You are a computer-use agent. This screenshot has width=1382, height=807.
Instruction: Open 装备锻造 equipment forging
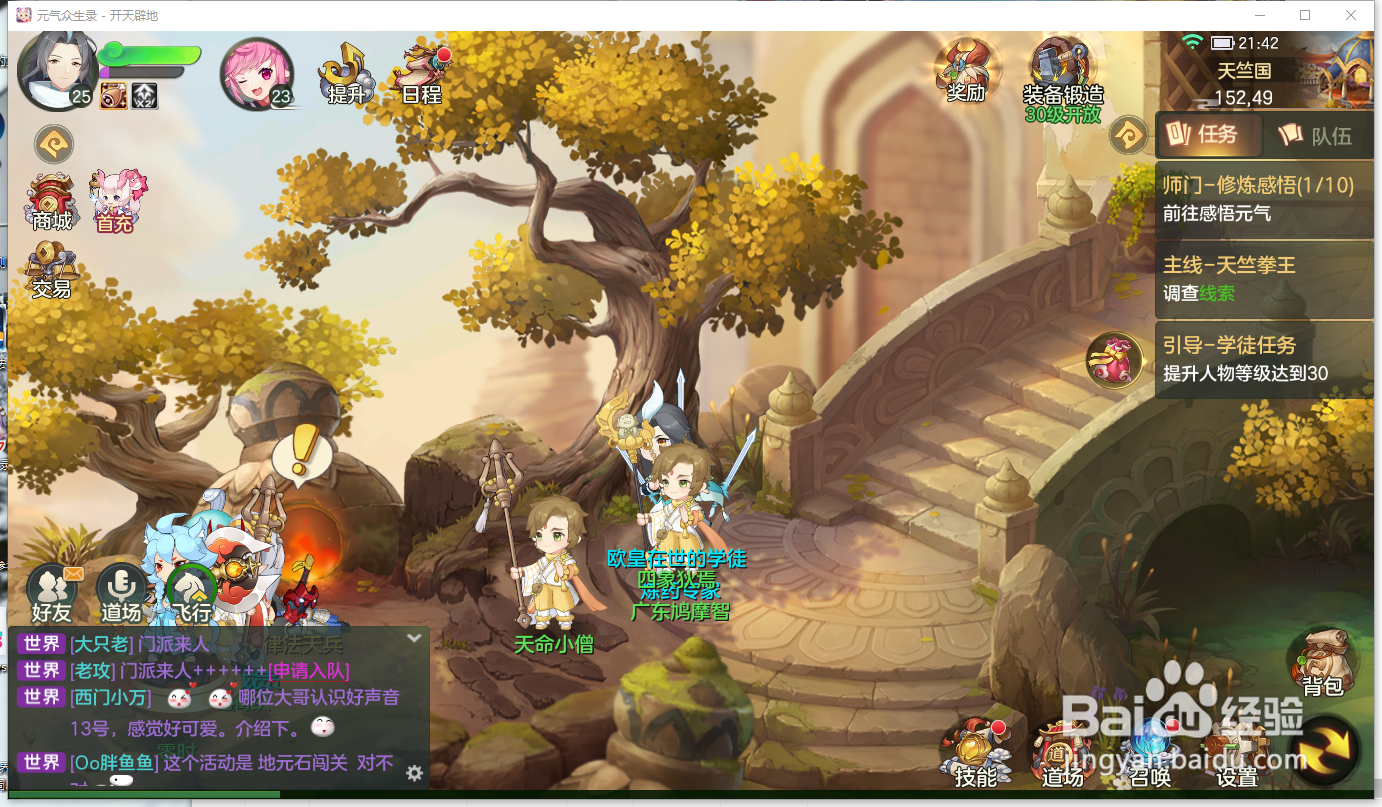tap(1062, 72)
